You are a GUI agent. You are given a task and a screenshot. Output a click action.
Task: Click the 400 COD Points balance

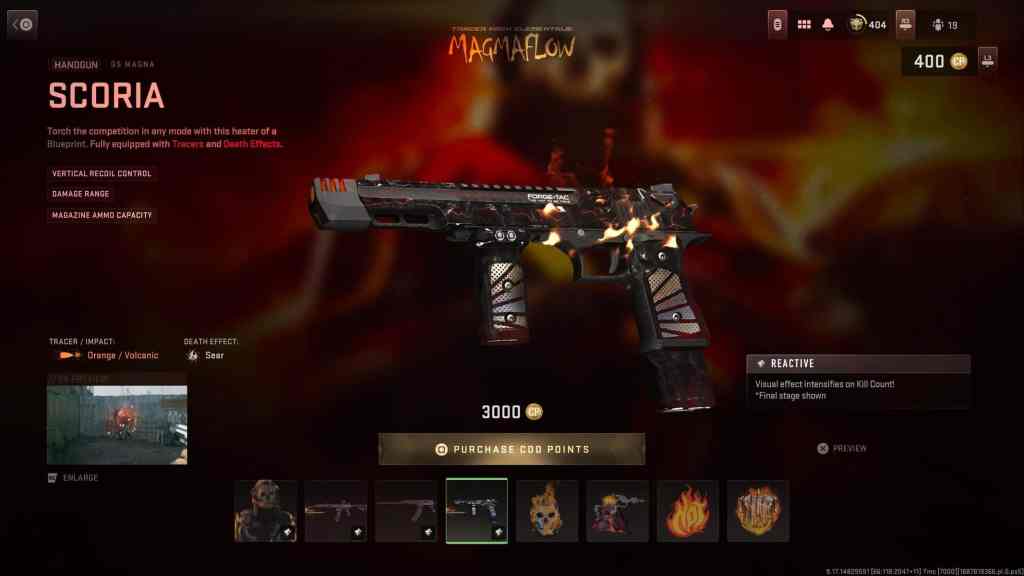pos(938,61)
